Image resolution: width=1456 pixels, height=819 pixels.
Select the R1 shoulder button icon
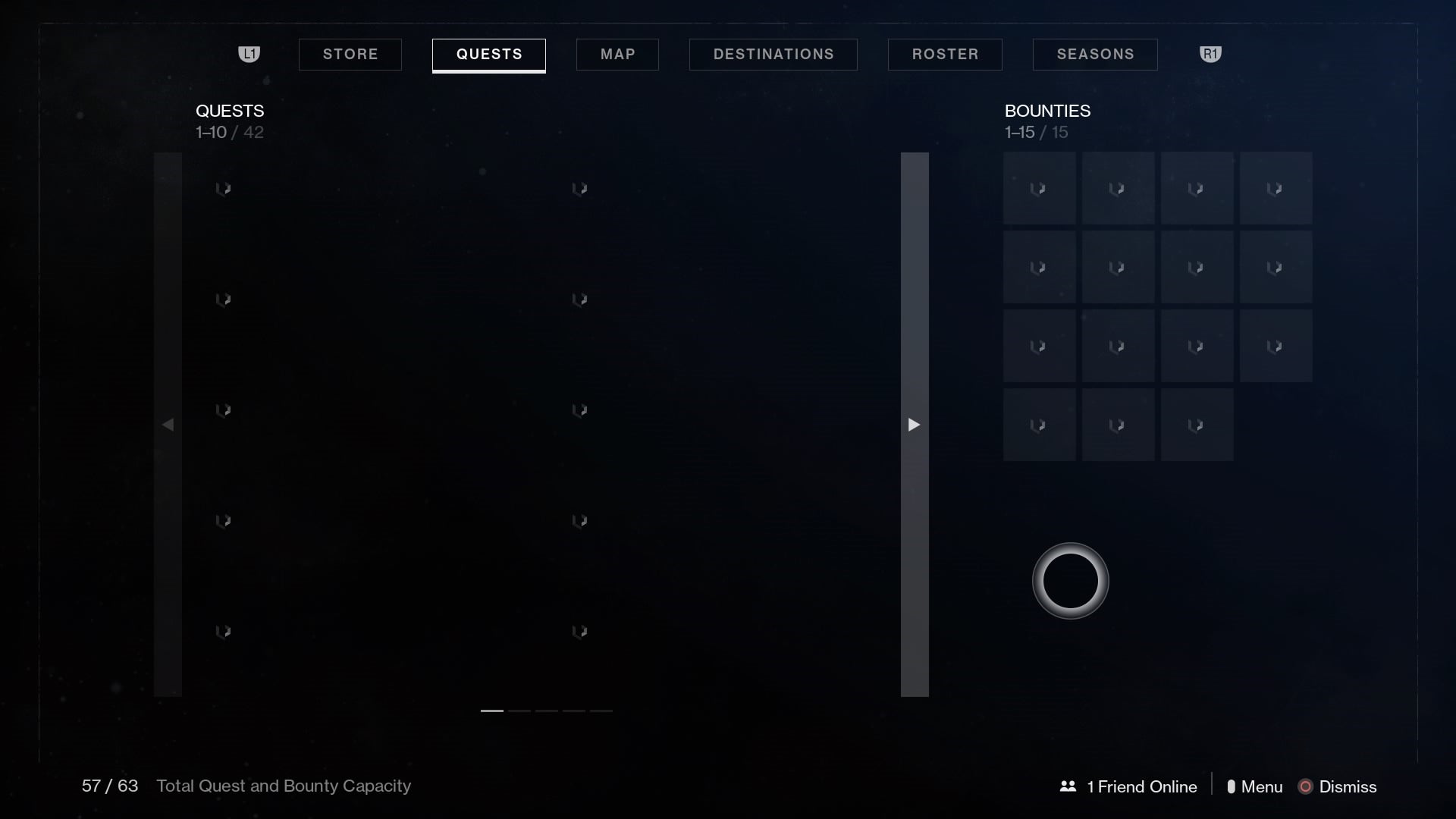click(1210, 54)
